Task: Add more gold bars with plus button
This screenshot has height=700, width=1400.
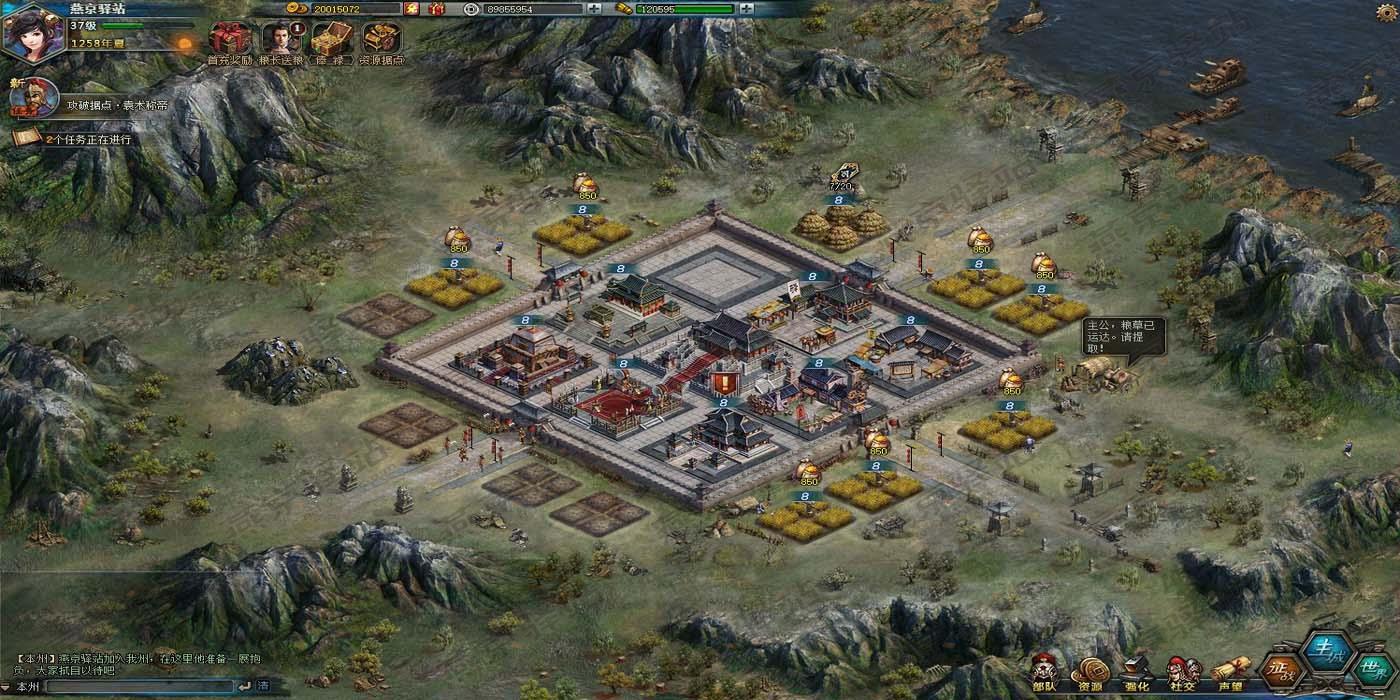Action: click(x=747, y=9)
